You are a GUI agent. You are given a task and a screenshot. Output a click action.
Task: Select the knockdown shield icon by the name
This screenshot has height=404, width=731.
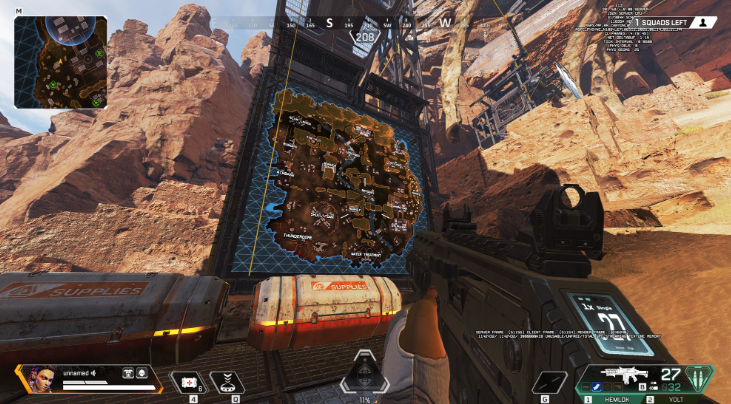coord(128,373)
